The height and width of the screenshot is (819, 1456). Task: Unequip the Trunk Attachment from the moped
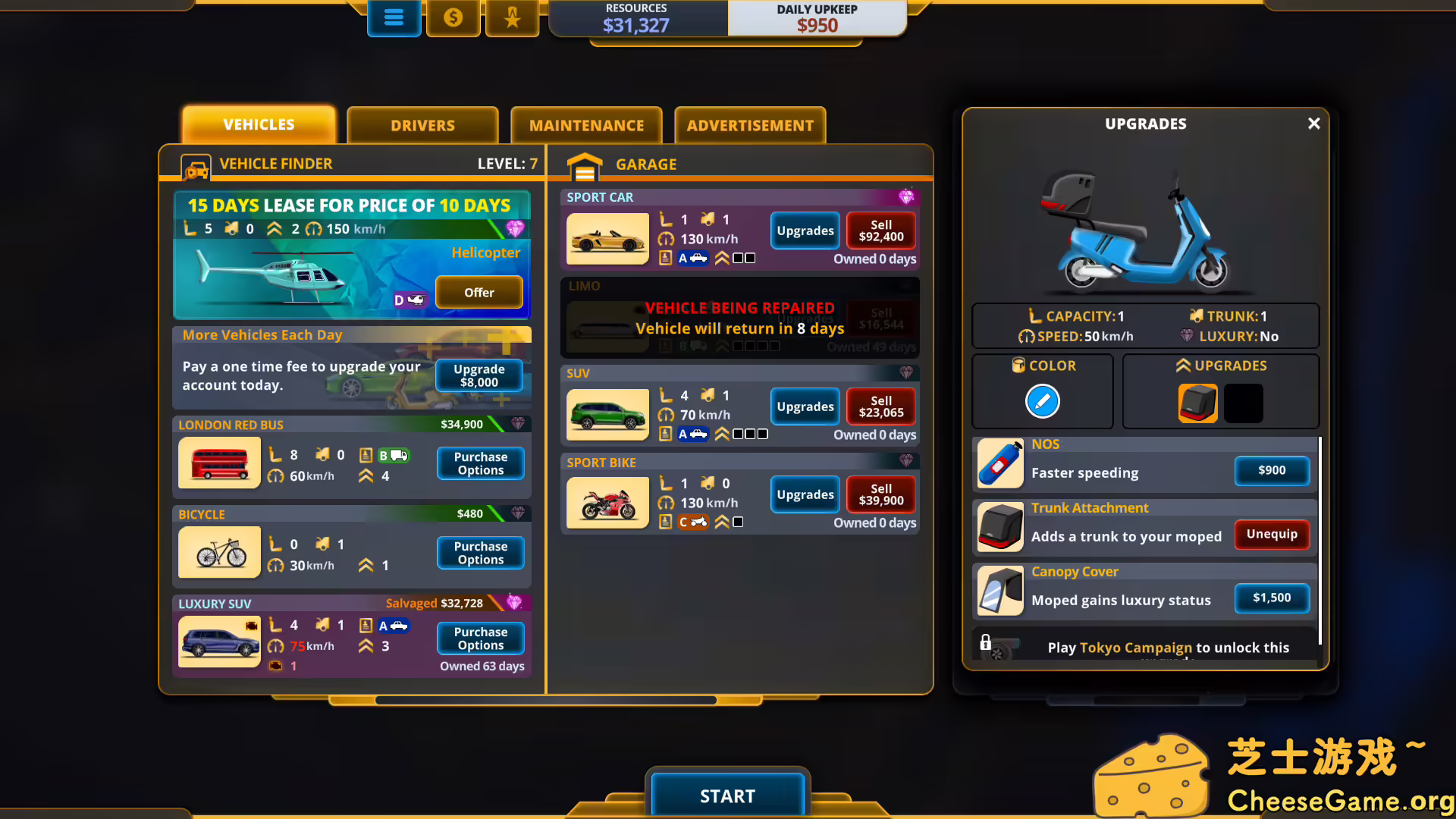[1272, 534]
